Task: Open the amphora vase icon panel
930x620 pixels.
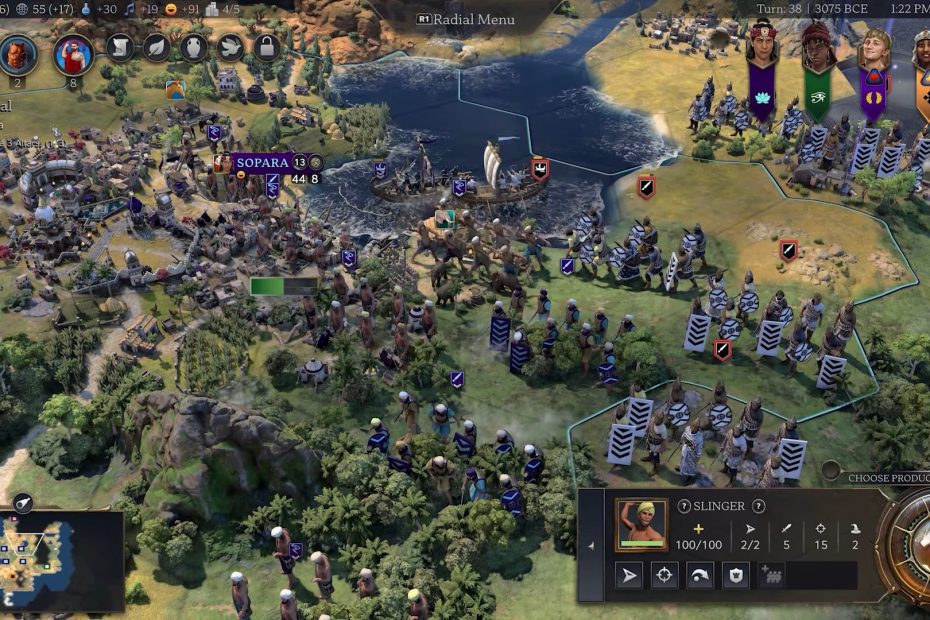Action: [x=193, y=47]
